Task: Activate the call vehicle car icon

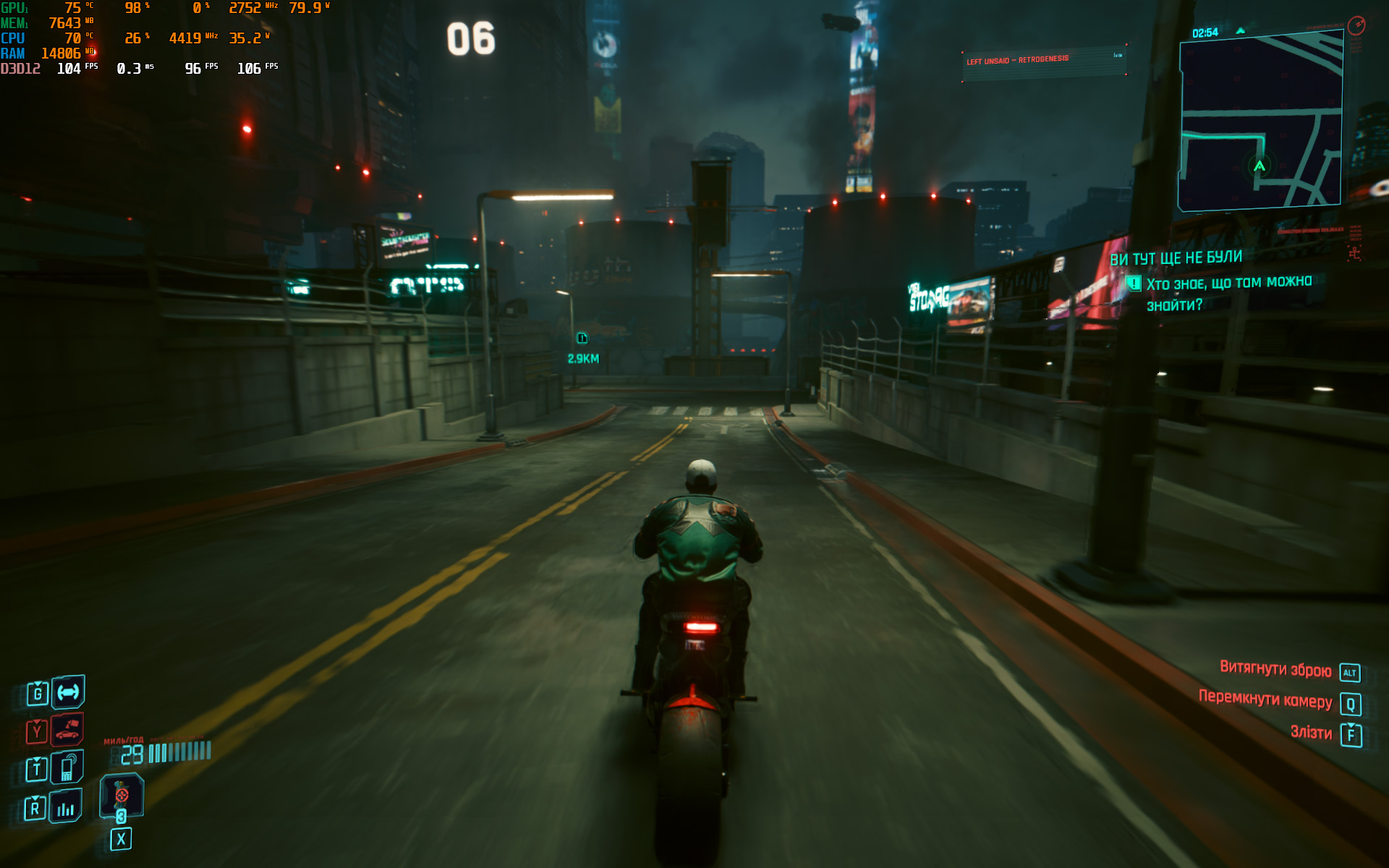Action: tap(67, 731)
